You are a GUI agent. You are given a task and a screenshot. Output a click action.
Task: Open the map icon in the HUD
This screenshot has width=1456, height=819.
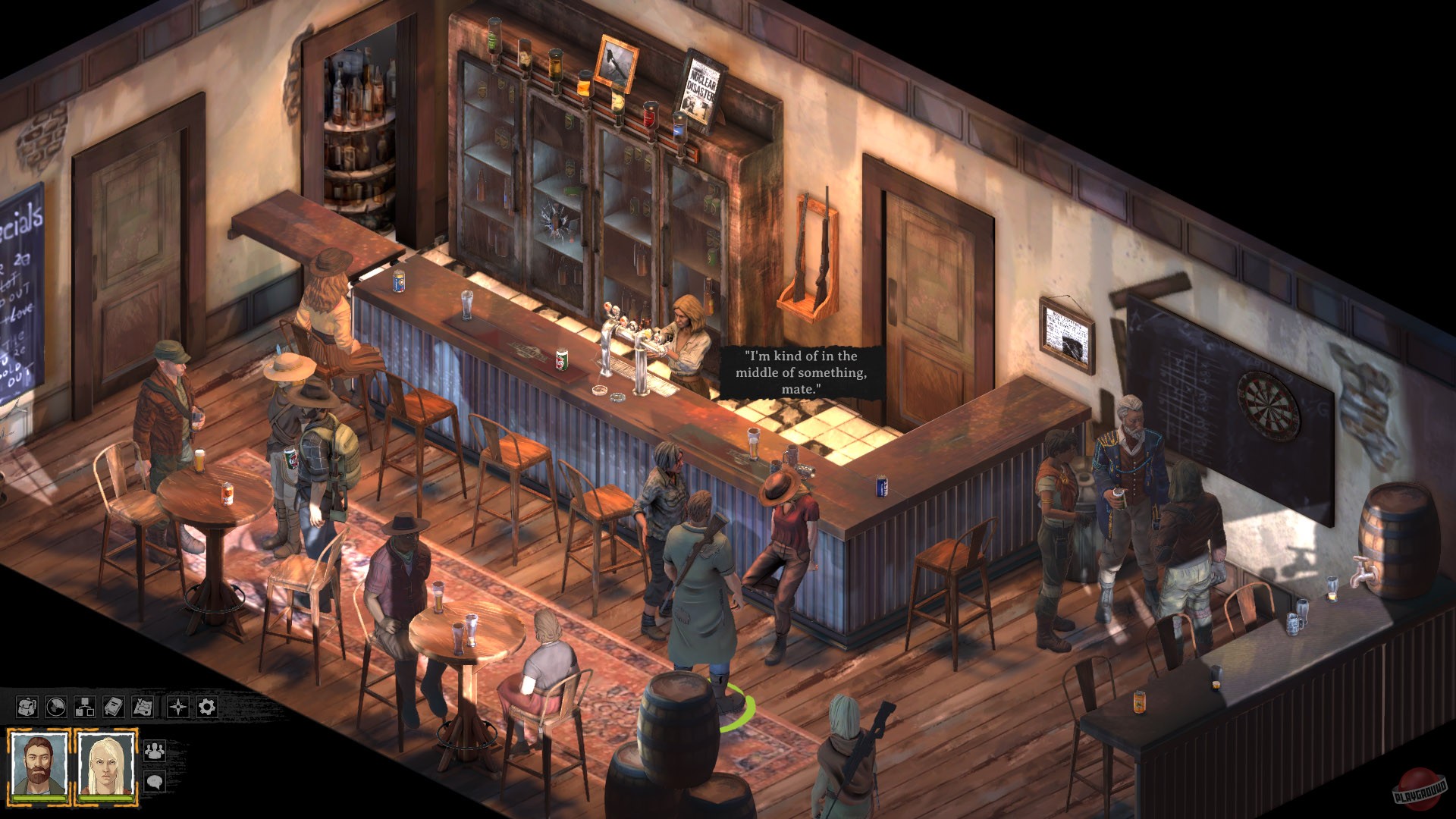(x=142, y=706)
